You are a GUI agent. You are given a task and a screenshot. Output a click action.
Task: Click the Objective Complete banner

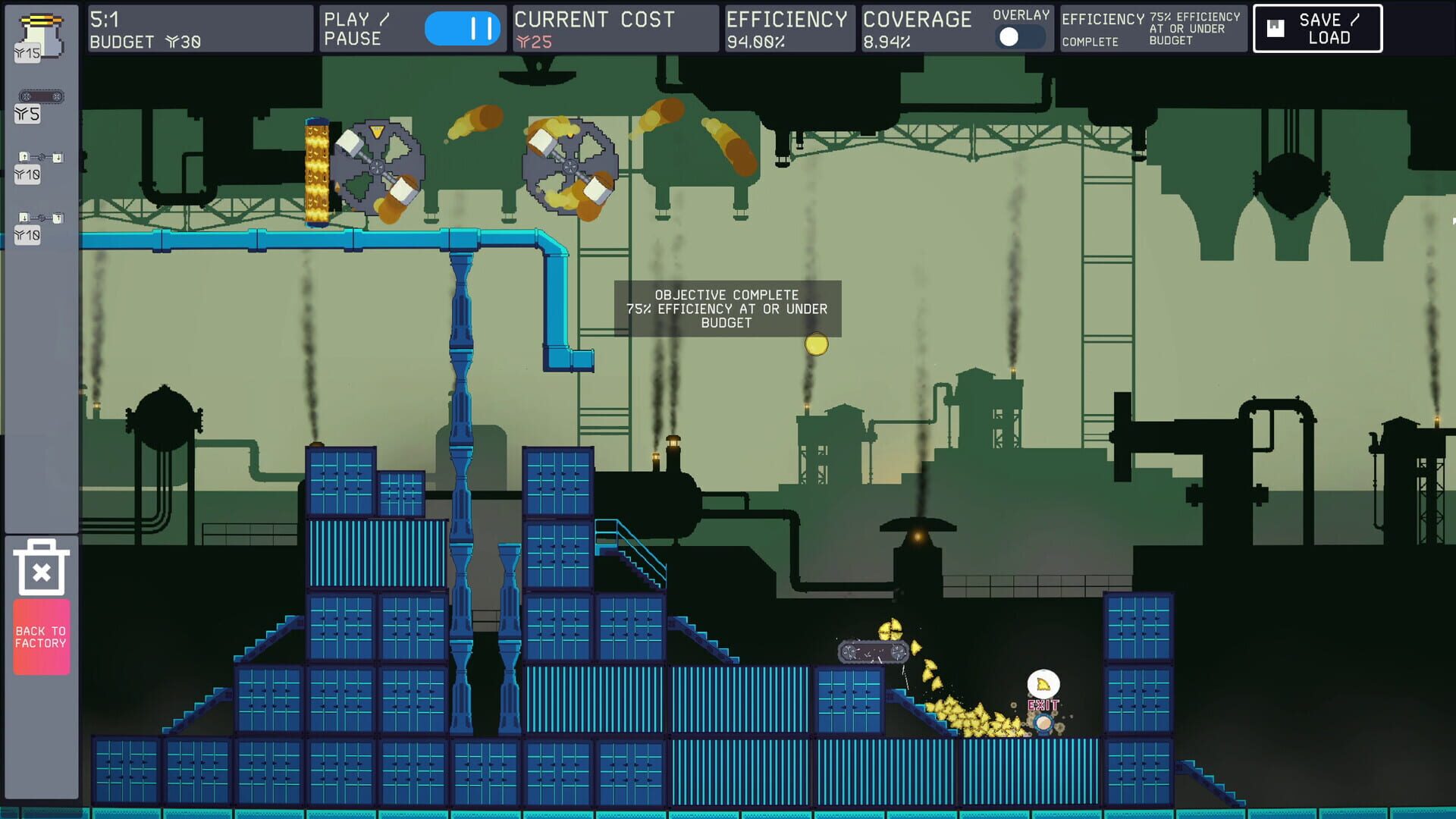click(x=726, y=309)
